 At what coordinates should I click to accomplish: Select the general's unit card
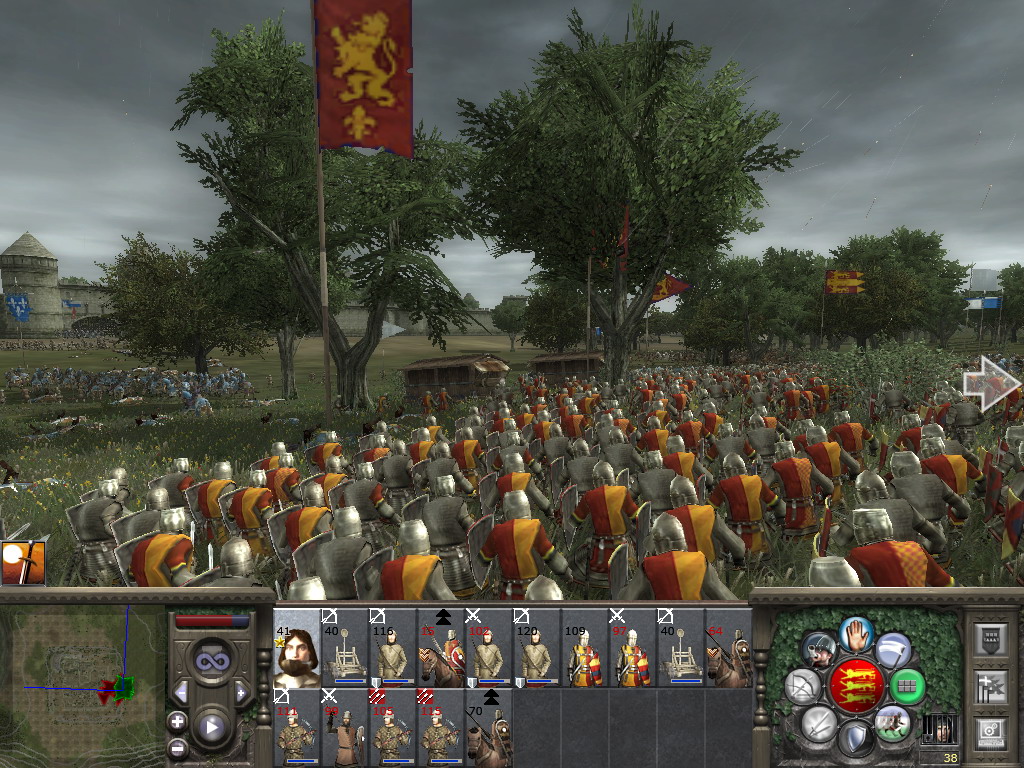296,648
